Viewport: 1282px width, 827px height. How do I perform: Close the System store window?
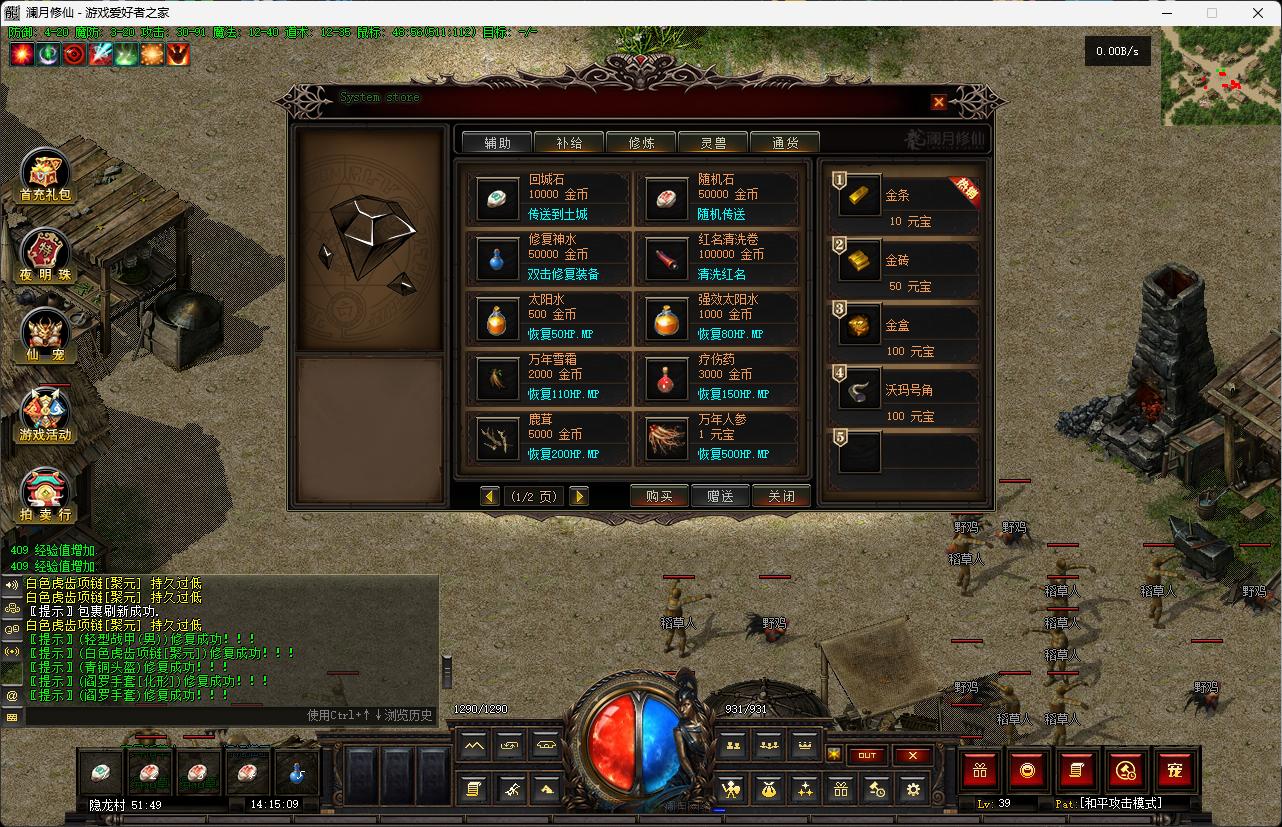938,102
